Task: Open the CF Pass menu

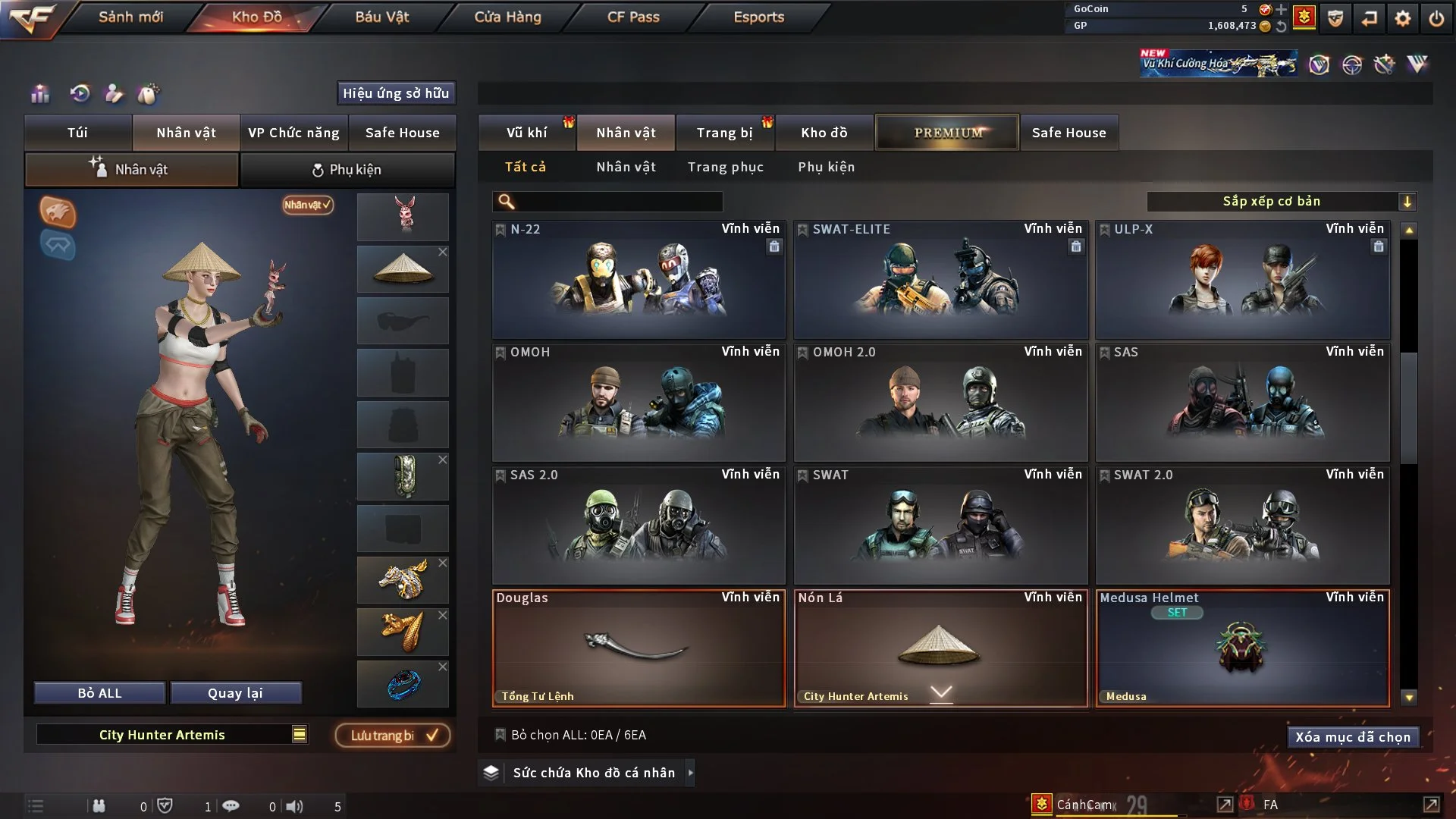Action: (633, 17)
